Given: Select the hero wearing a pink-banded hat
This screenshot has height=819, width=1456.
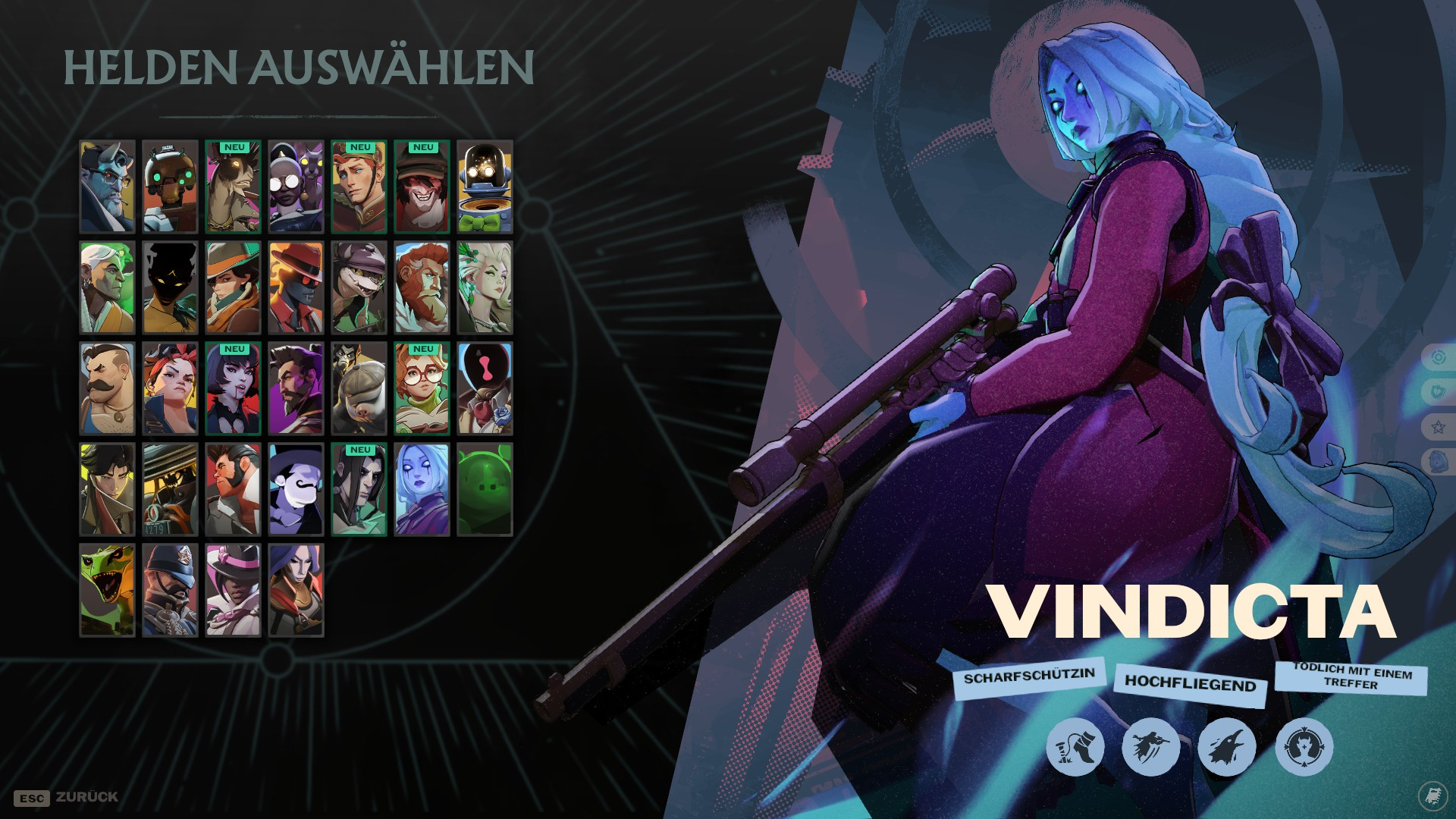Looking at the screenshot, I should (233, 590).
